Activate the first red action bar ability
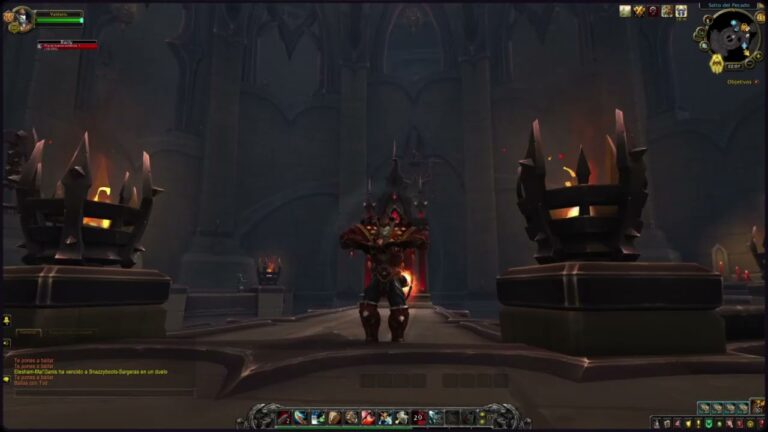 tap(284, 417)
